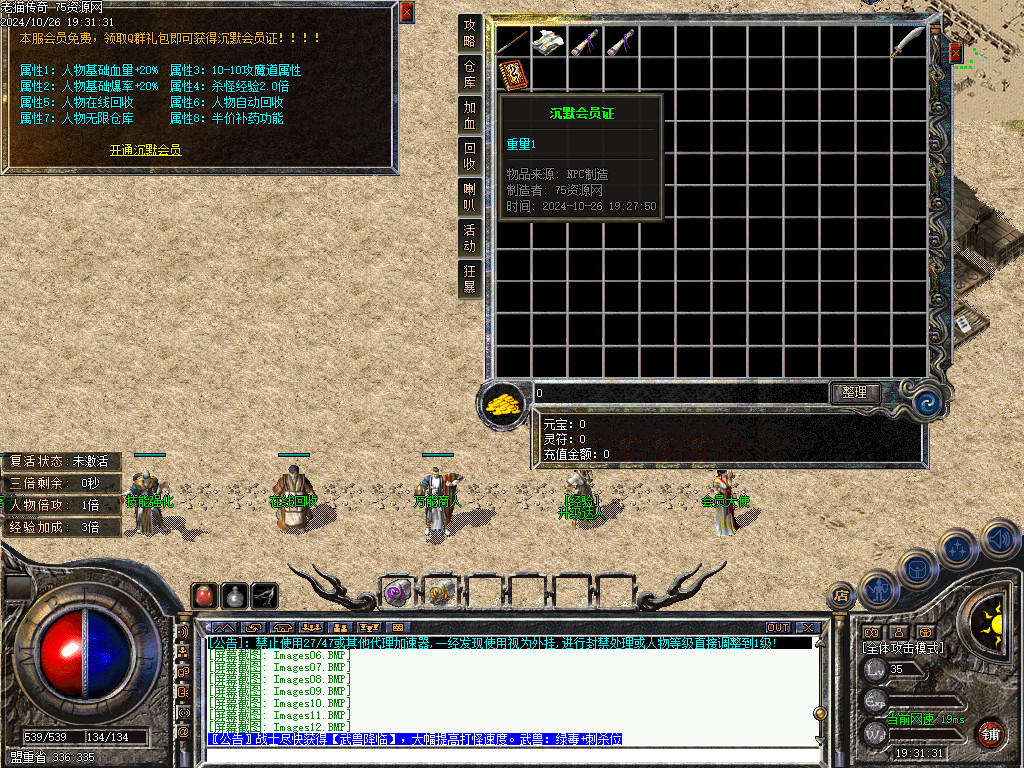Select the wooden staff item slot

pyautogui.click(x=512, y=42)
